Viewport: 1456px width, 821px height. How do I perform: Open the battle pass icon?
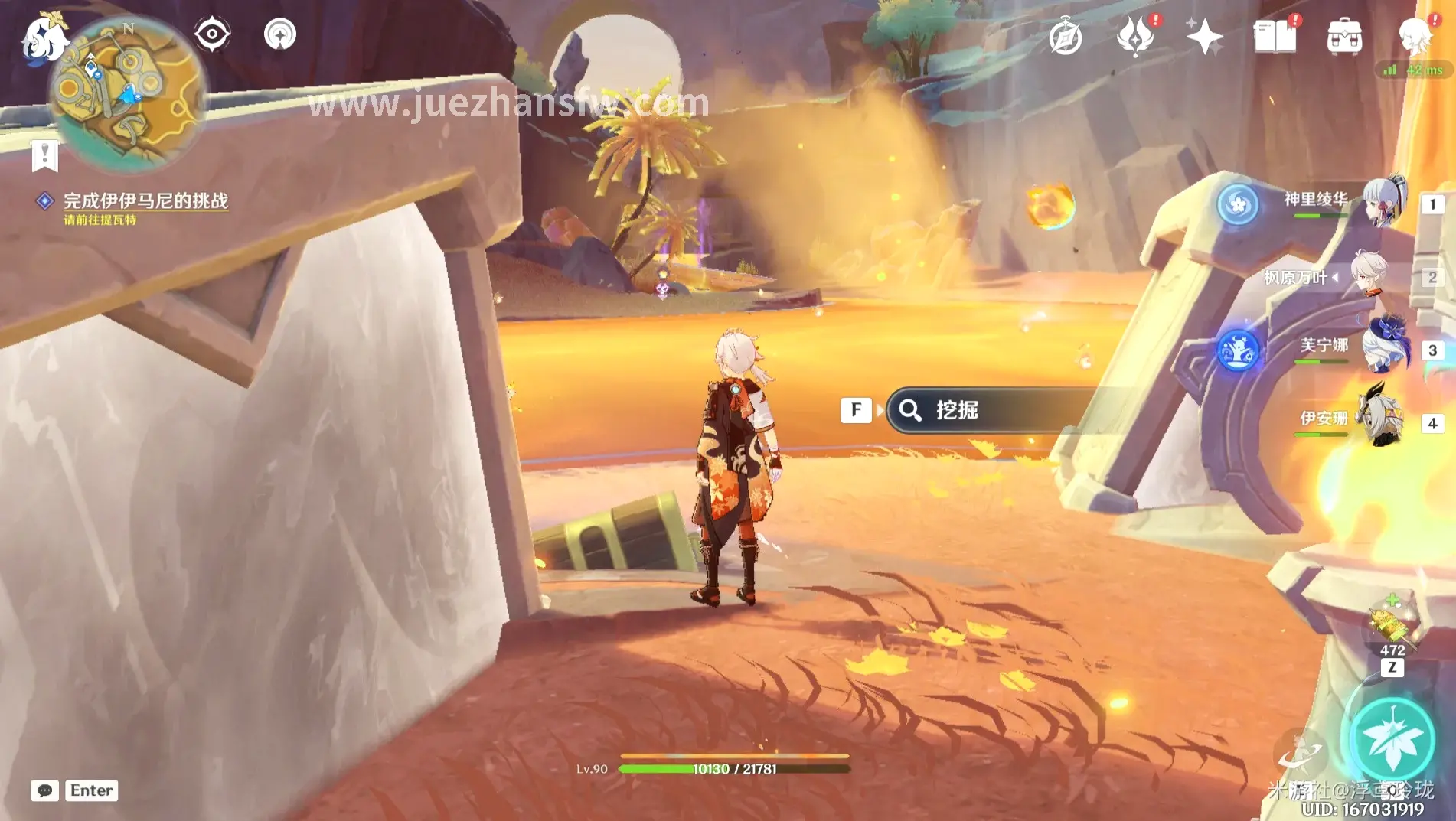point(1134,37)
